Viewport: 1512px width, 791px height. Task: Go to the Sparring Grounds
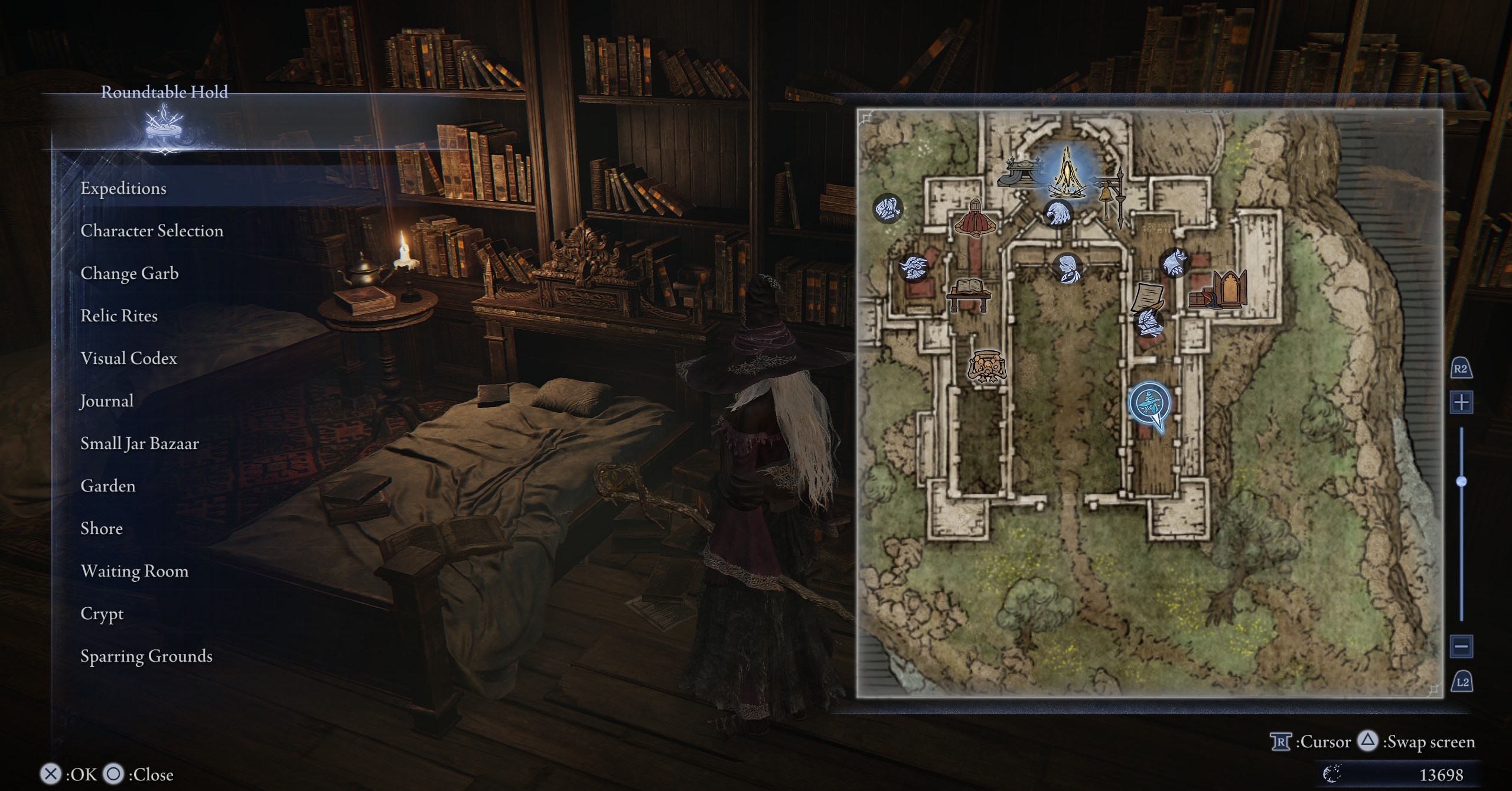(146, 656)
